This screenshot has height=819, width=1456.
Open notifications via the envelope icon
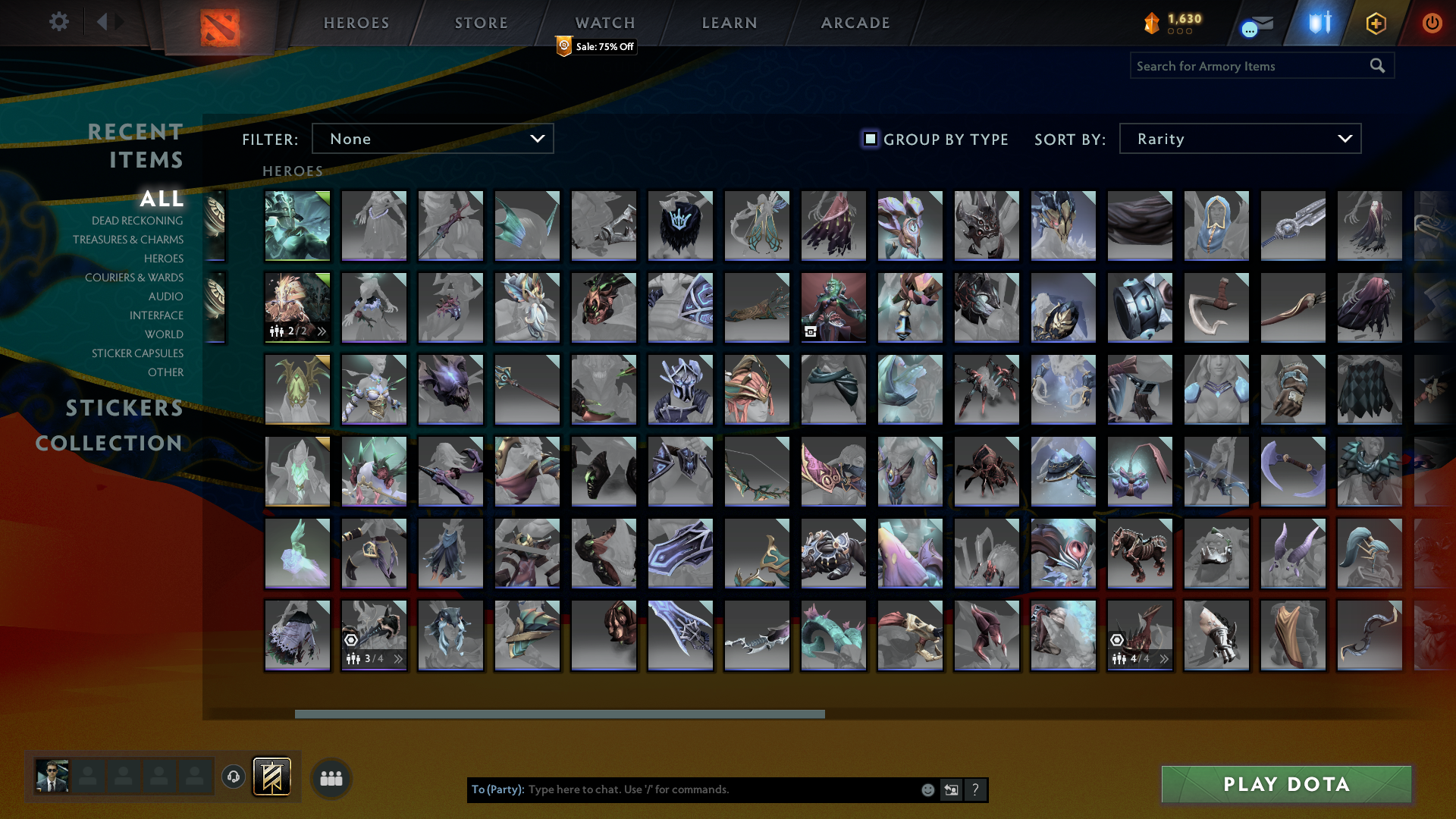pos(1265,20)
